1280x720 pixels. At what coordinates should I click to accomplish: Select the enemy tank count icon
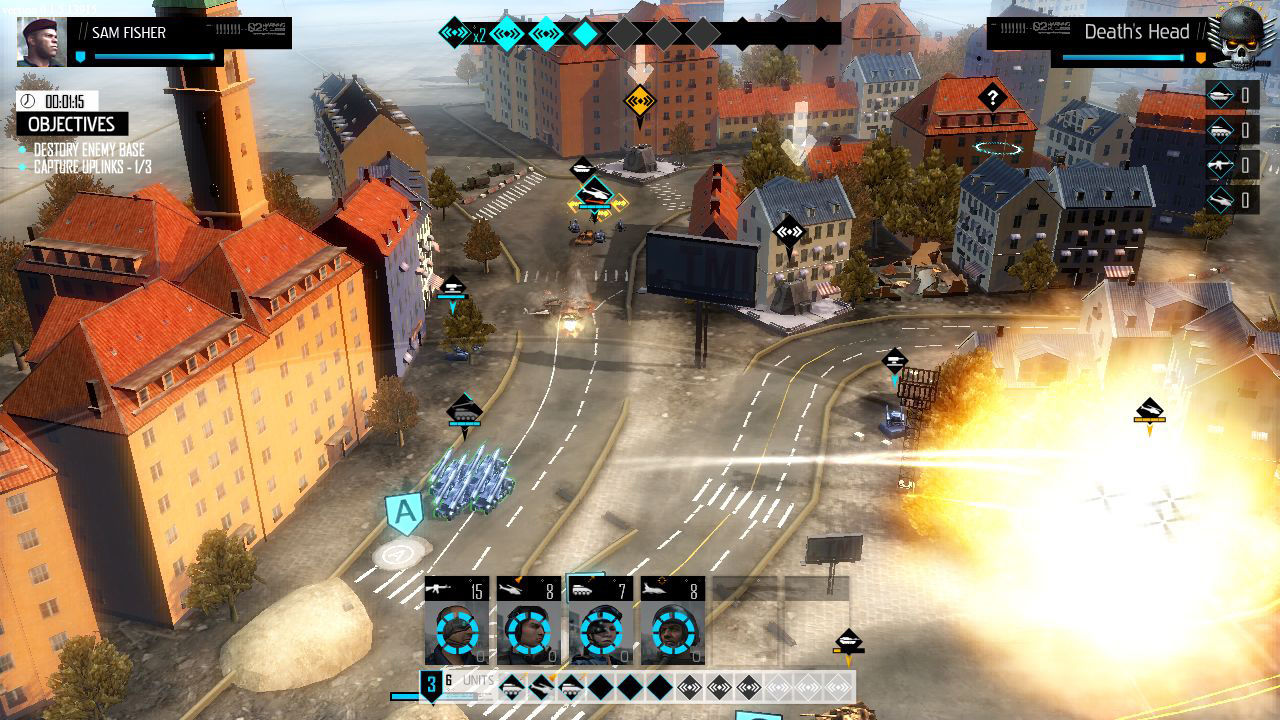click(1221, 96)
